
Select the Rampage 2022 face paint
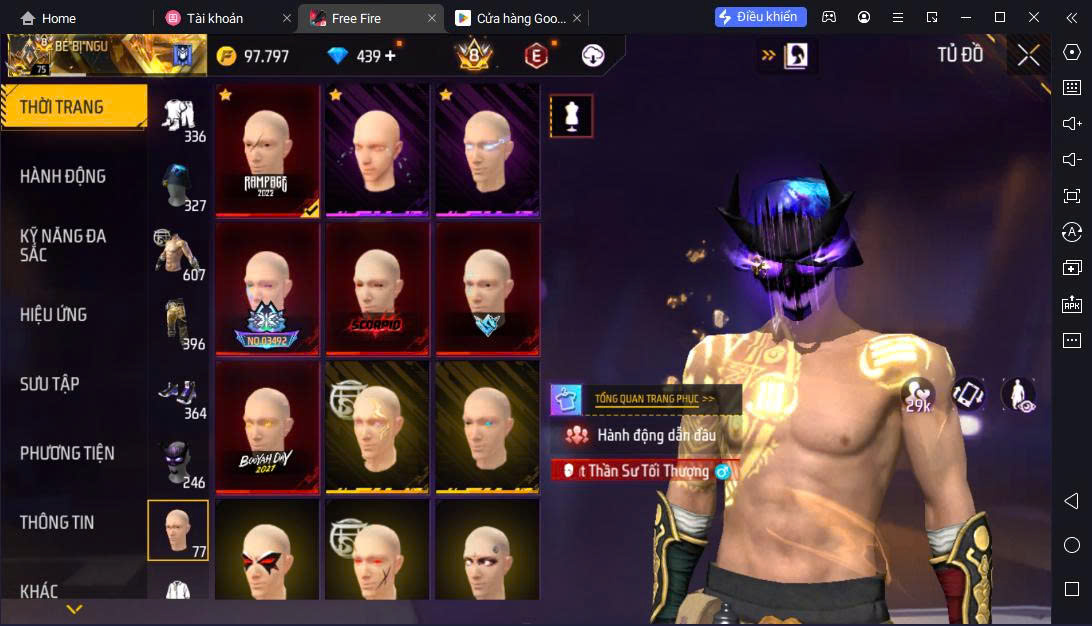(267, 150)
